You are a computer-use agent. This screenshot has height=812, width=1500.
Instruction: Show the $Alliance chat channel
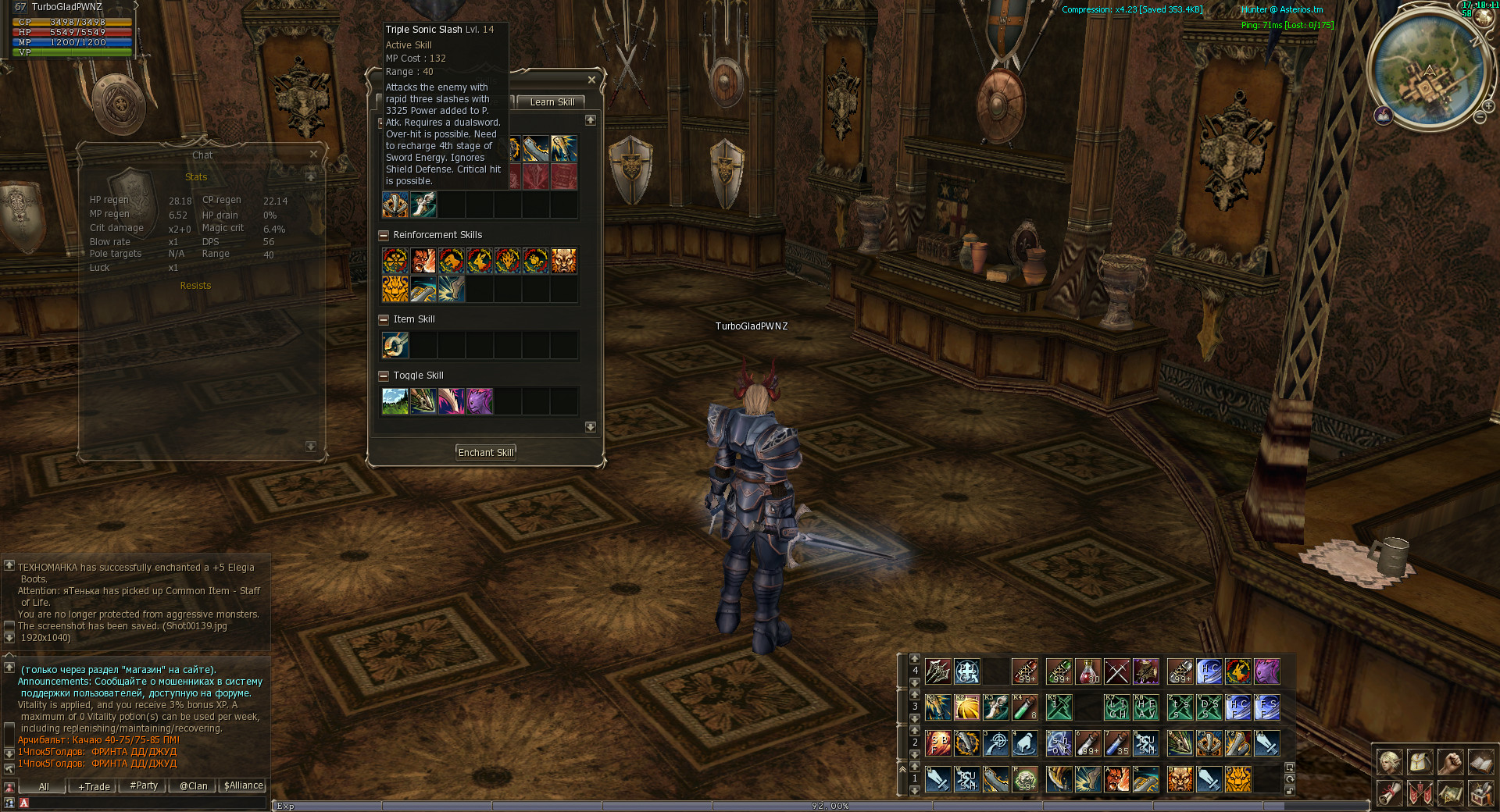tap(244, 786)
